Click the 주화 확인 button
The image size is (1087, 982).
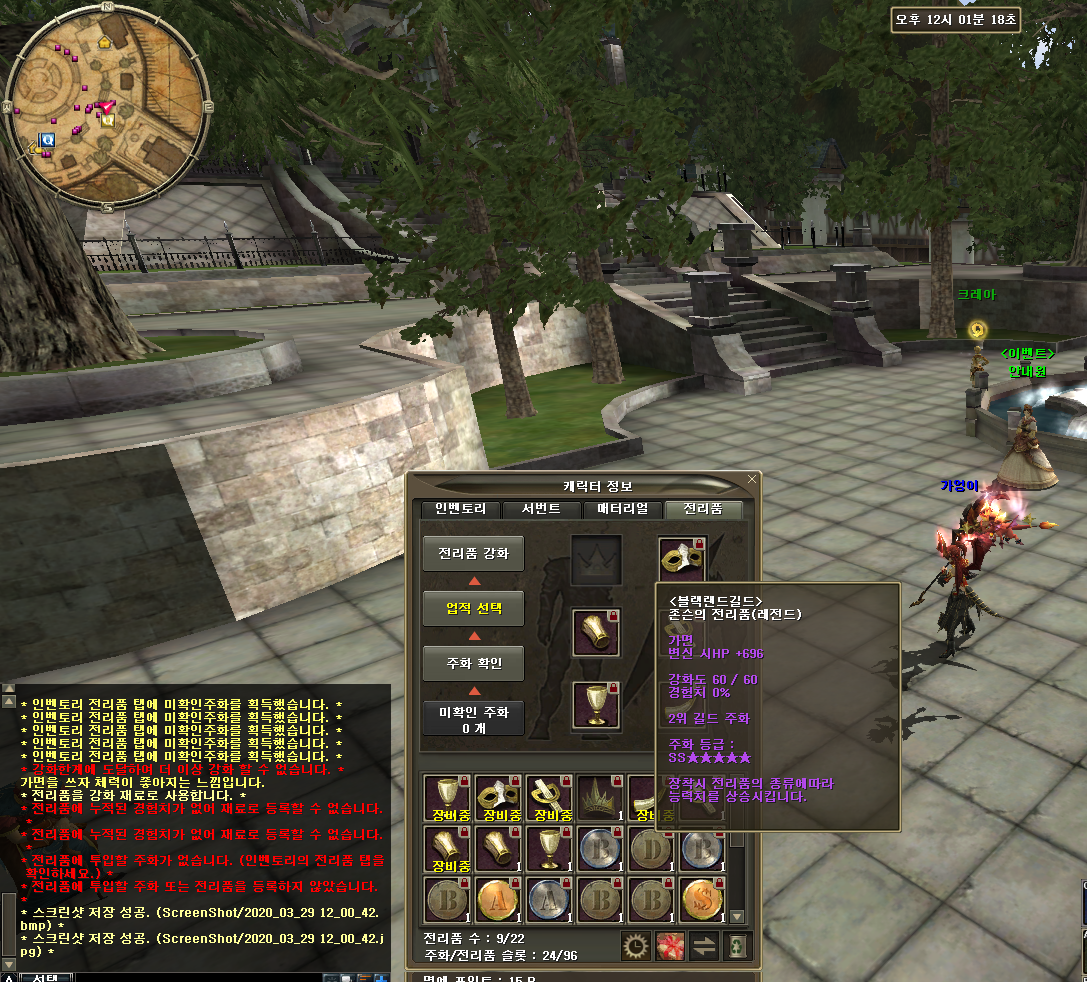pos(473,663)
